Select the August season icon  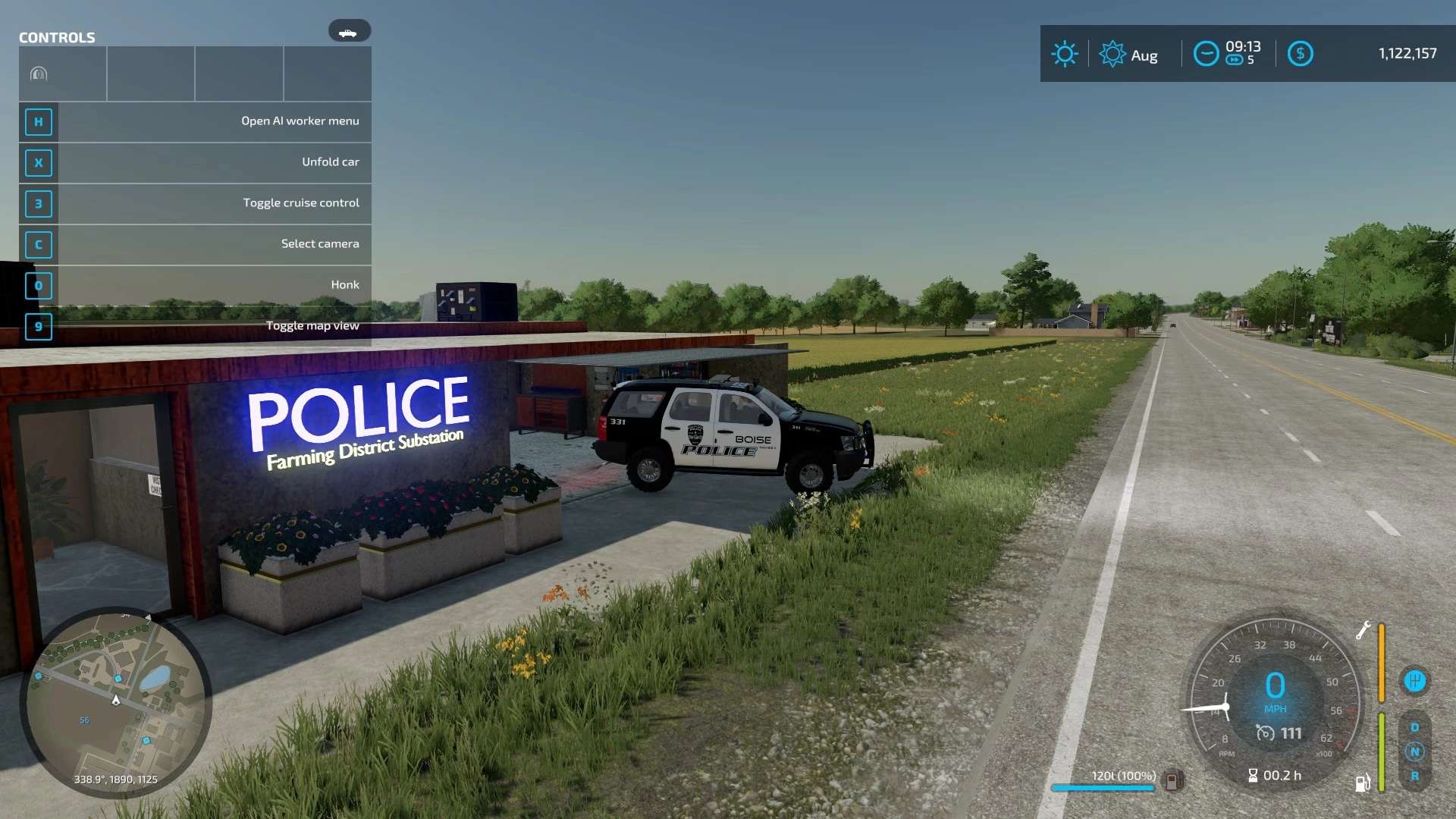coord(1112,54)
